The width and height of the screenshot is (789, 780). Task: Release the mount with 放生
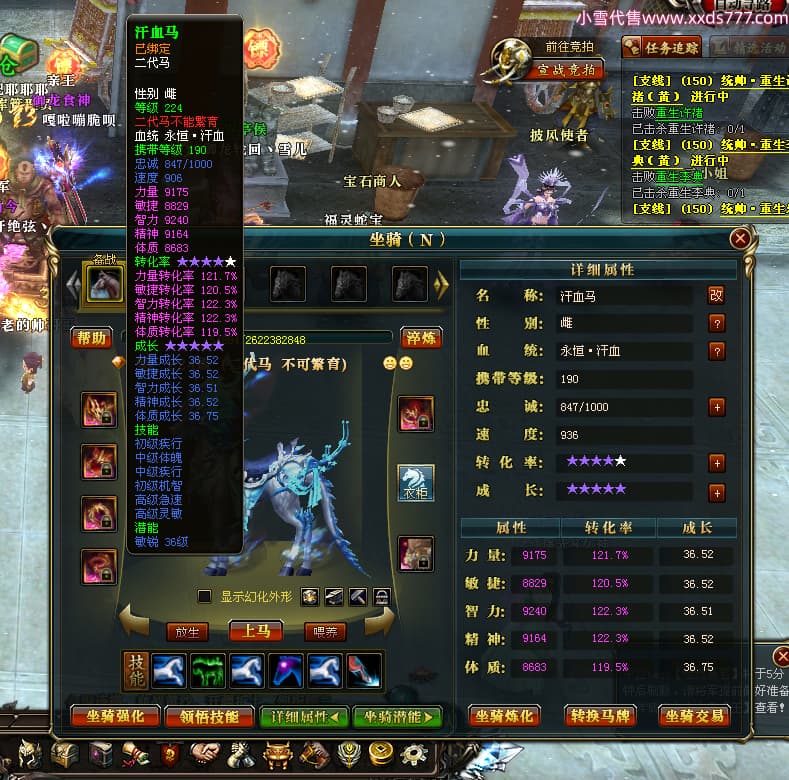188,631
